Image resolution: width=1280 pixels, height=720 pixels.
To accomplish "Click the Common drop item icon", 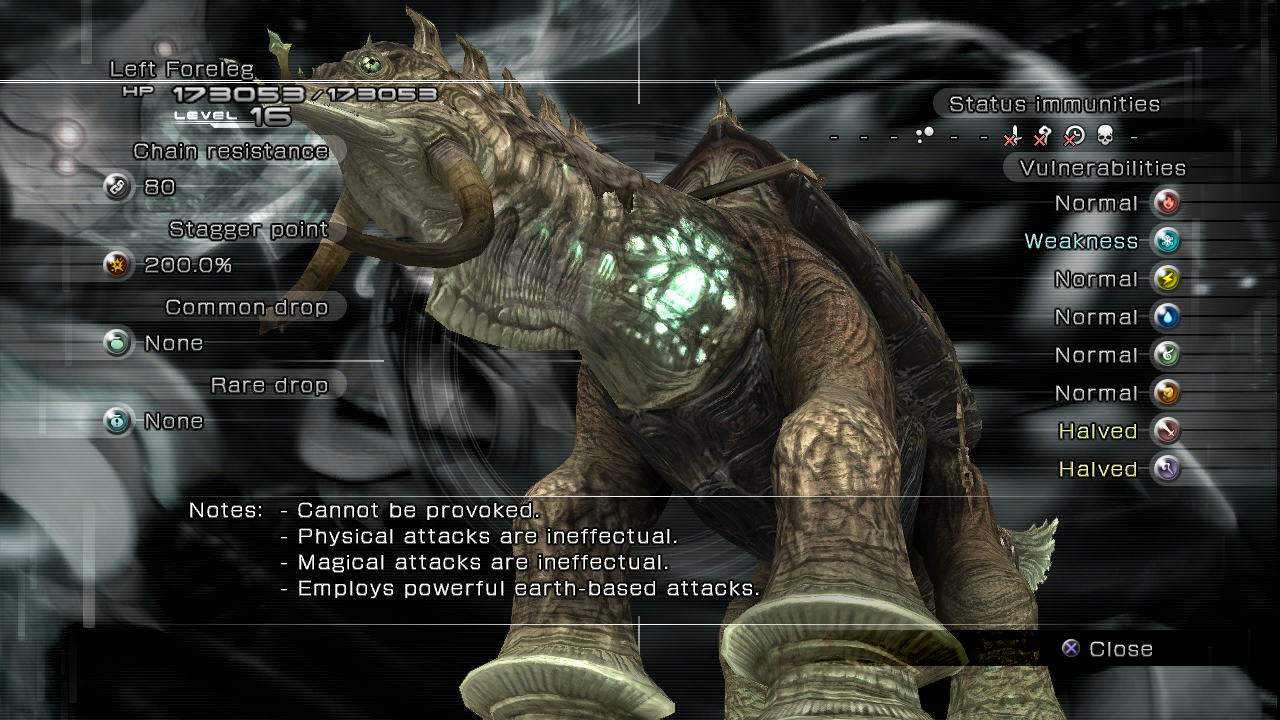I will 118,343.
